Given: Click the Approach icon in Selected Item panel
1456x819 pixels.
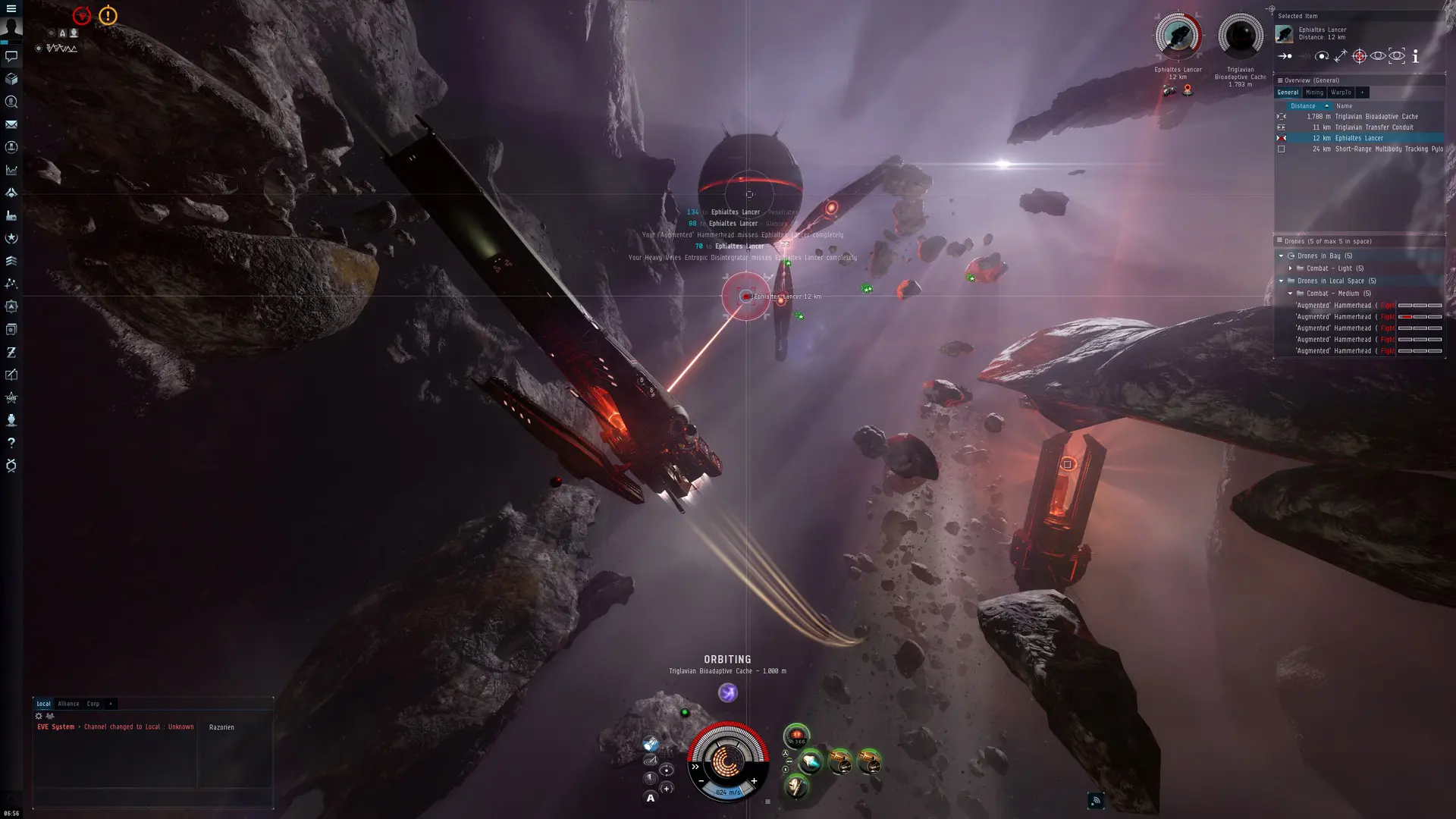Looking at the screenshot, I should [x=1283, y=56].
